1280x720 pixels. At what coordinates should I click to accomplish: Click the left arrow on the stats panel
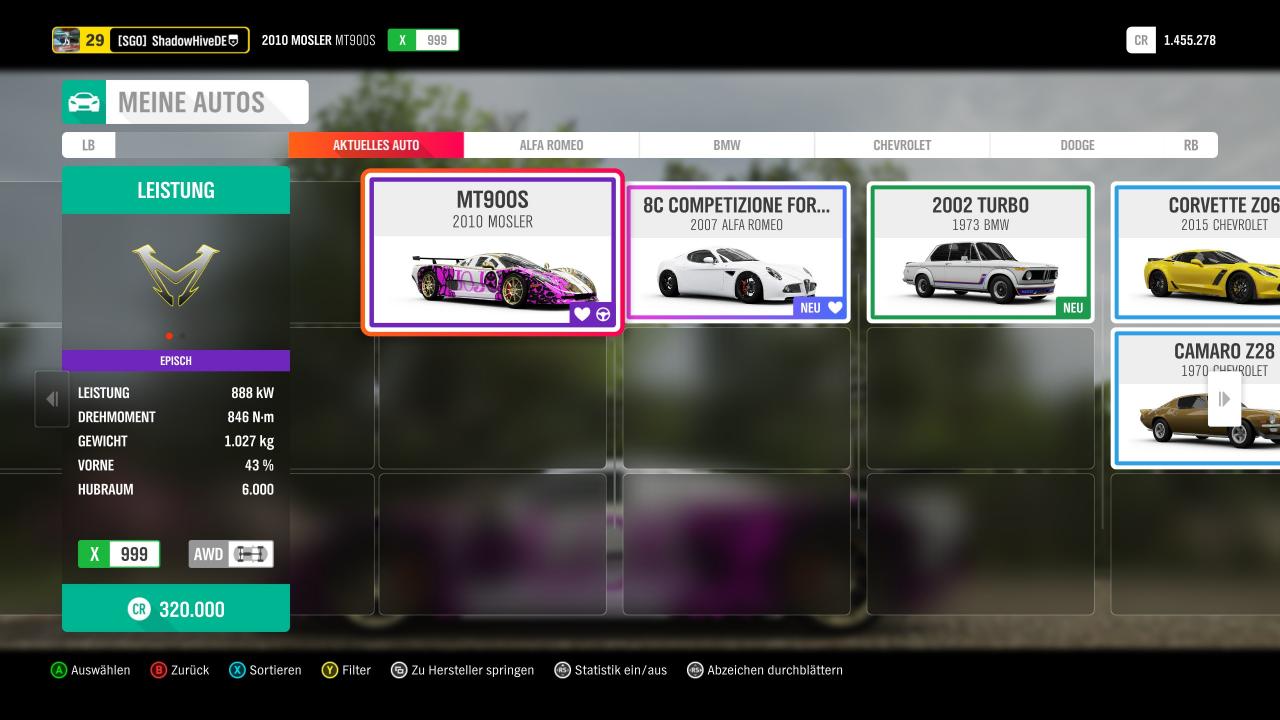coord(52,399)
